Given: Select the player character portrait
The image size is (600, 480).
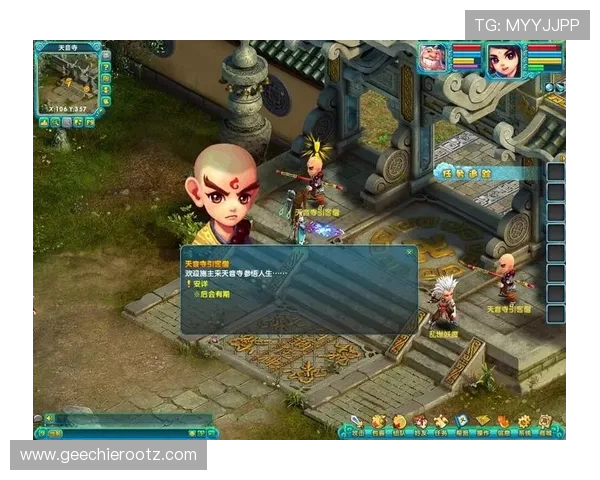Looking at the screenshot, I should click(505, 60).
